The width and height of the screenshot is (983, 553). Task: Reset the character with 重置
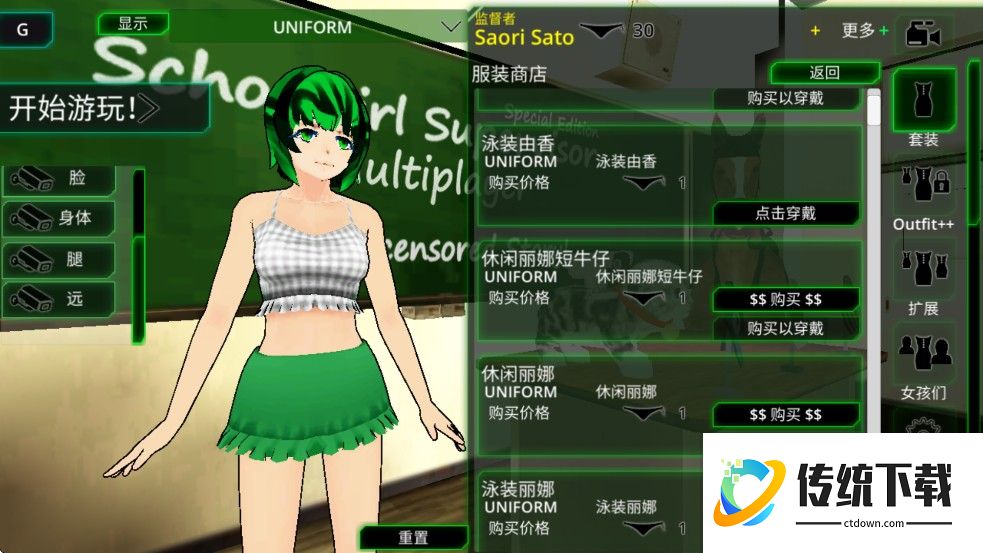[413, 538]
